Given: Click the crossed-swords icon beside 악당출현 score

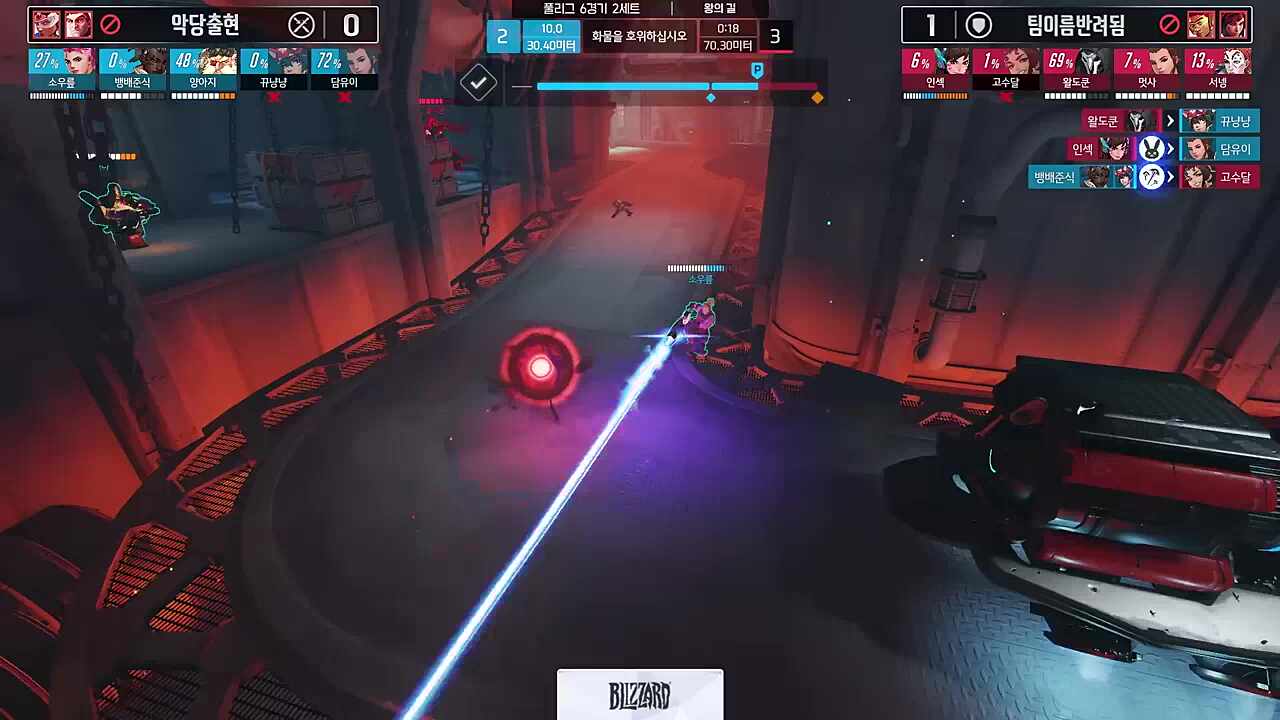Looking at the screenshot, I should click(x=302, y=25).
